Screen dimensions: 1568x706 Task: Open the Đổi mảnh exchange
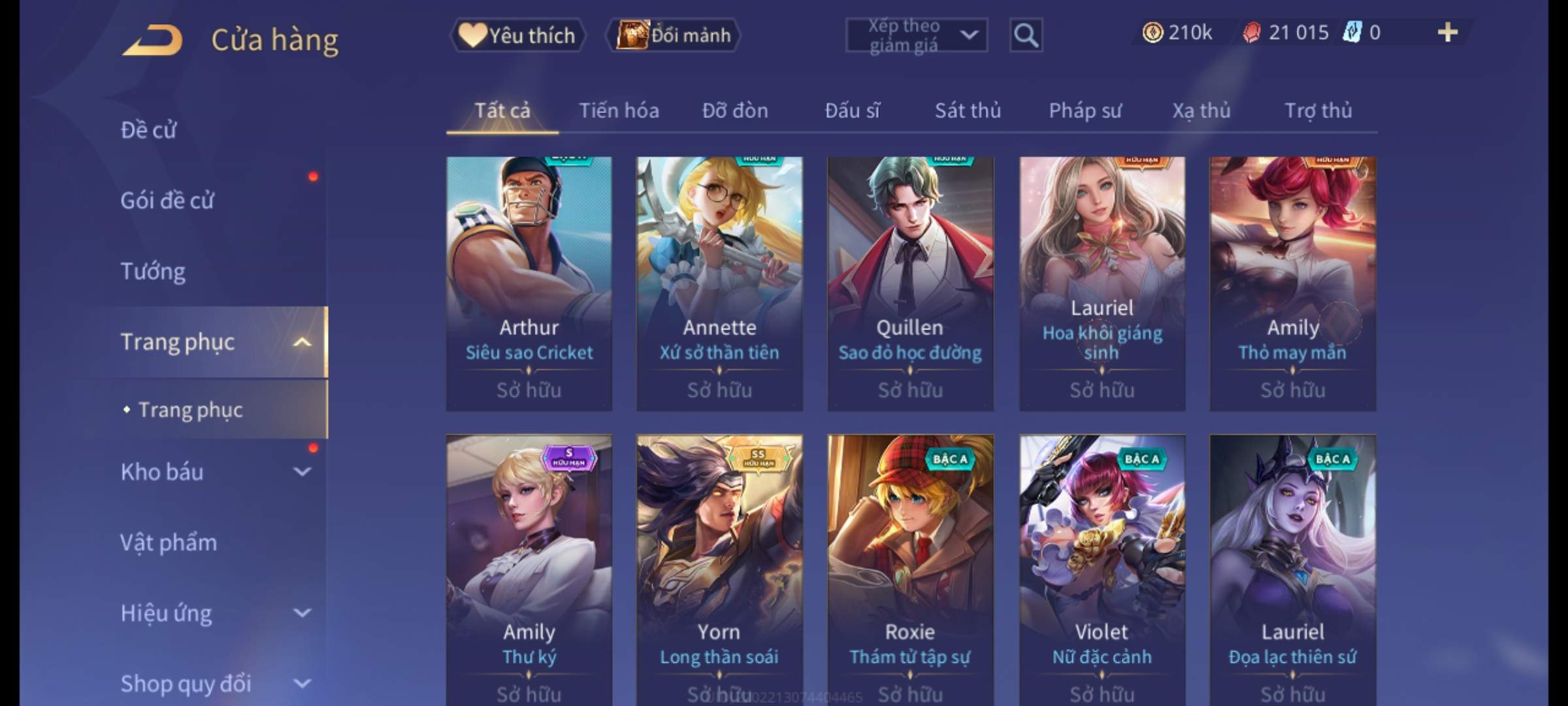coord(674,35)
